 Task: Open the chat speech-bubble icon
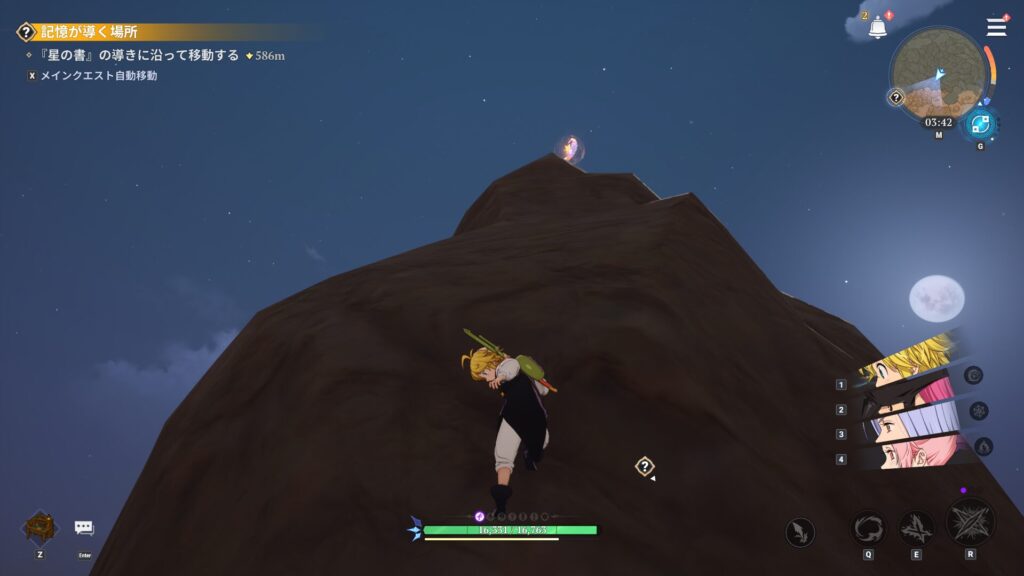click(x=84, y=528)
